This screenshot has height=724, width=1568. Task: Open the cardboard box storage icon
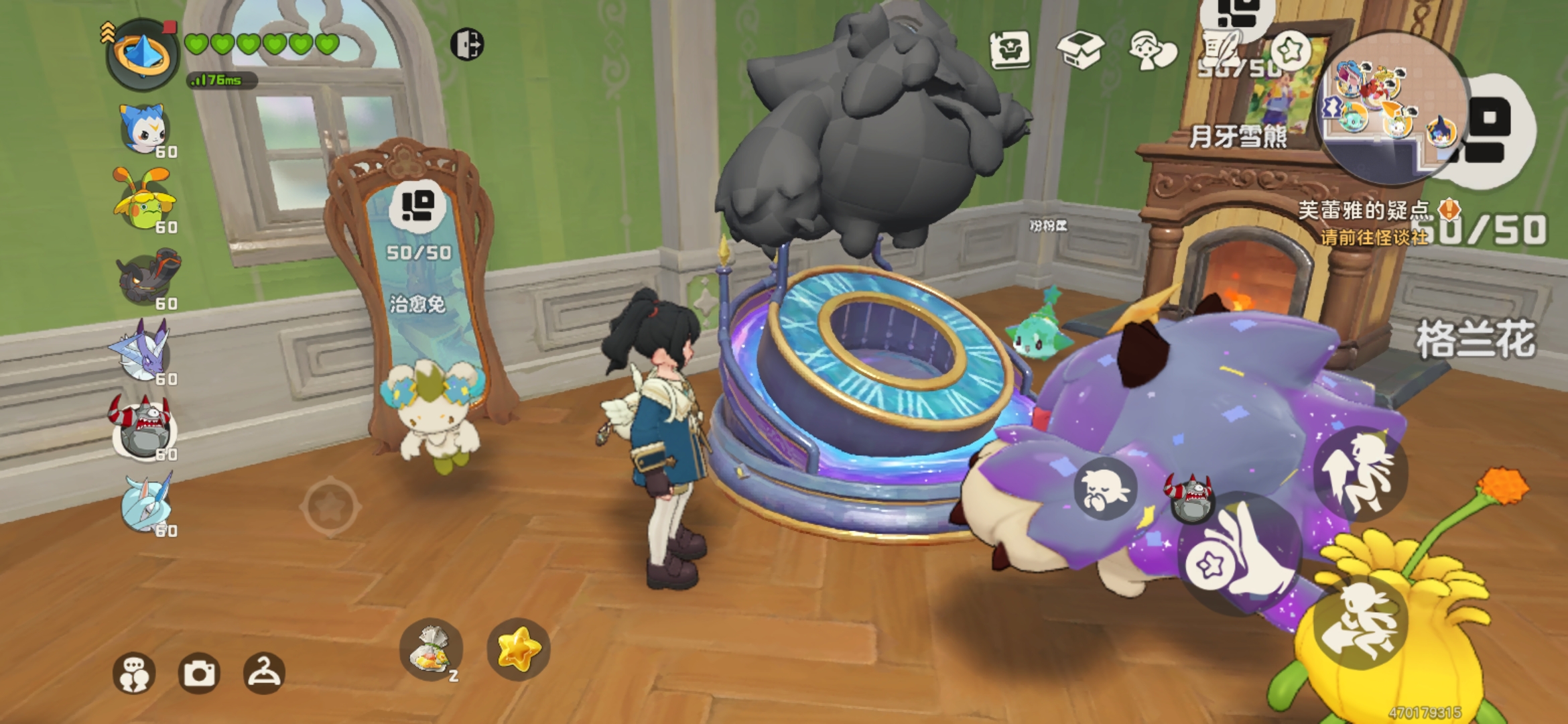(1080, 50)
